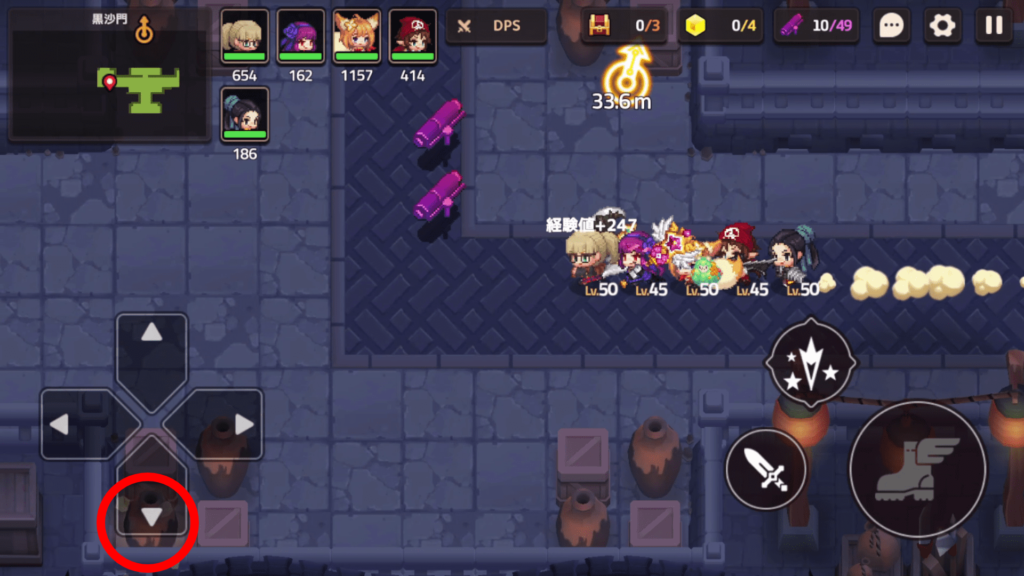Open the chat bubble button

point(891,26)
